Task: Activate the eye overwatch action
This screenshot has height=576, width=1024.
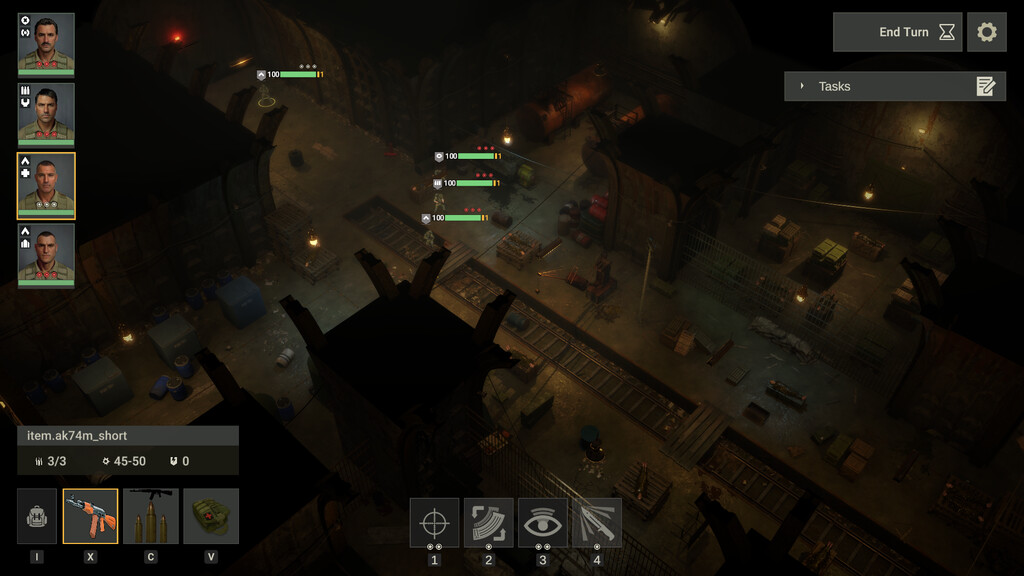Action: (542, 523)
